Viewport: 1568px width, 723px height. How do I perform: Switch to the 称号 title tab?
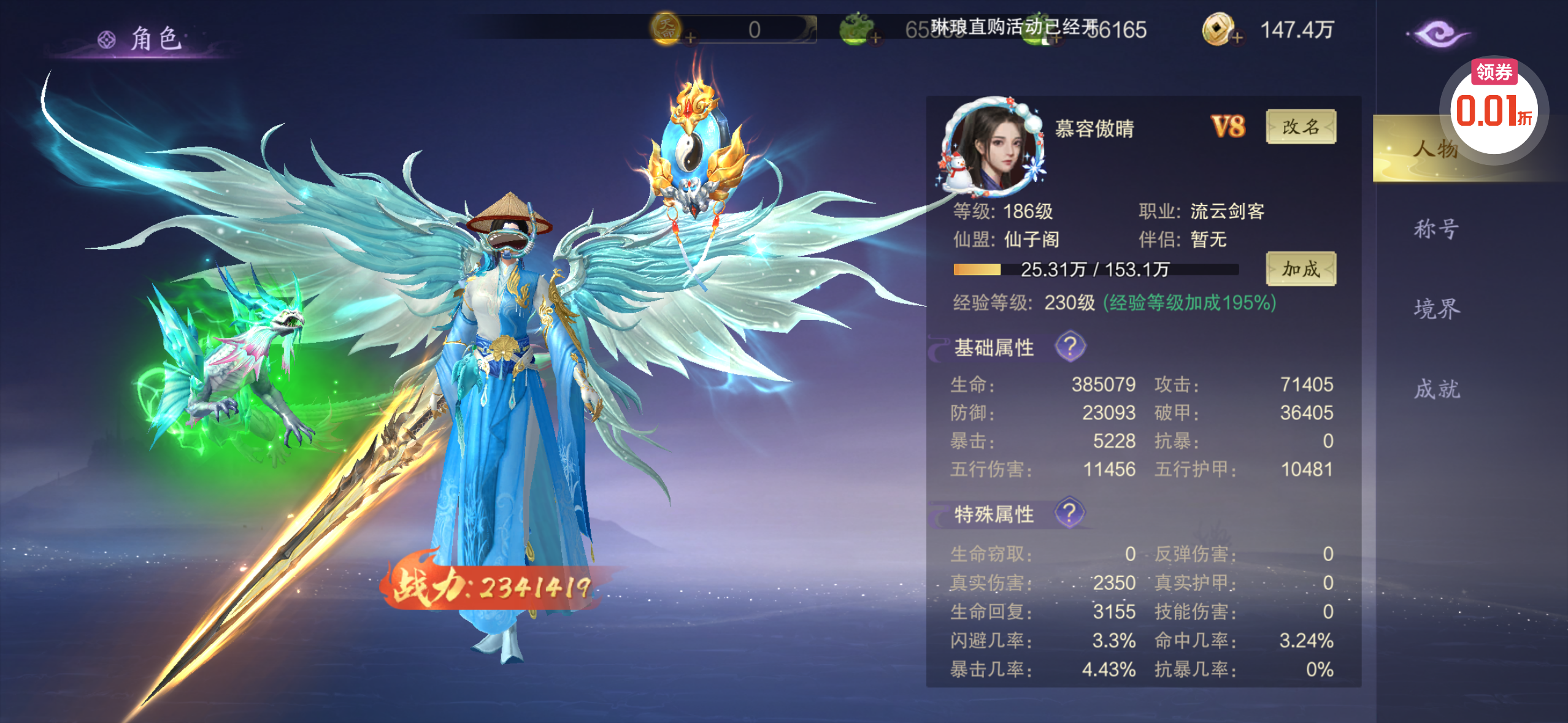pos(1435,229)
